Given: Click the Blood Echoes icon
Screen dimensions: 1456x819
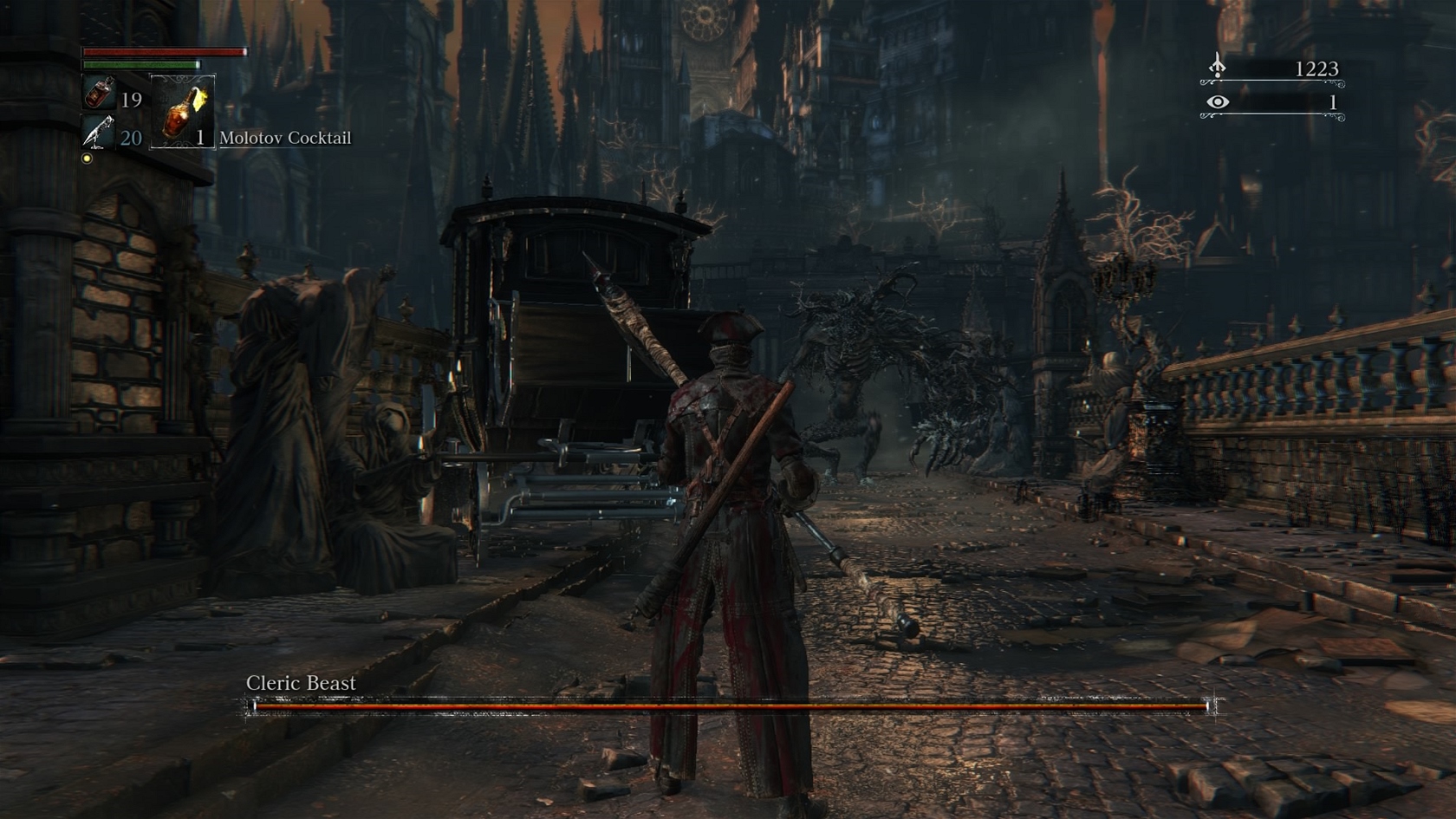Looking at the screenshot, I should point(1218,67).
